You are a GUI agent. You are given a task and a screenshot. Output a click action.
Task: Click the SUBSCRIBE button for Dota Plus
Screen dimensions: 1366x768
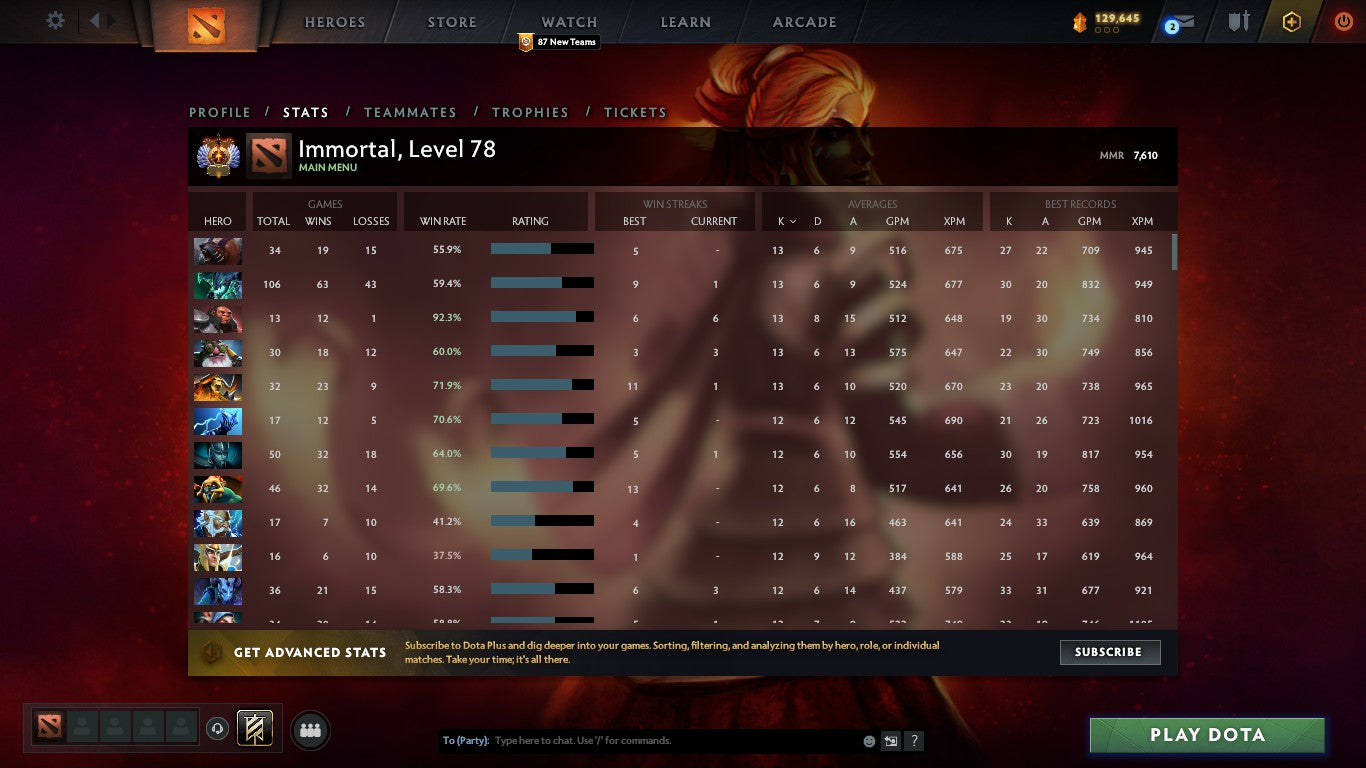[x=1110, y=652]
